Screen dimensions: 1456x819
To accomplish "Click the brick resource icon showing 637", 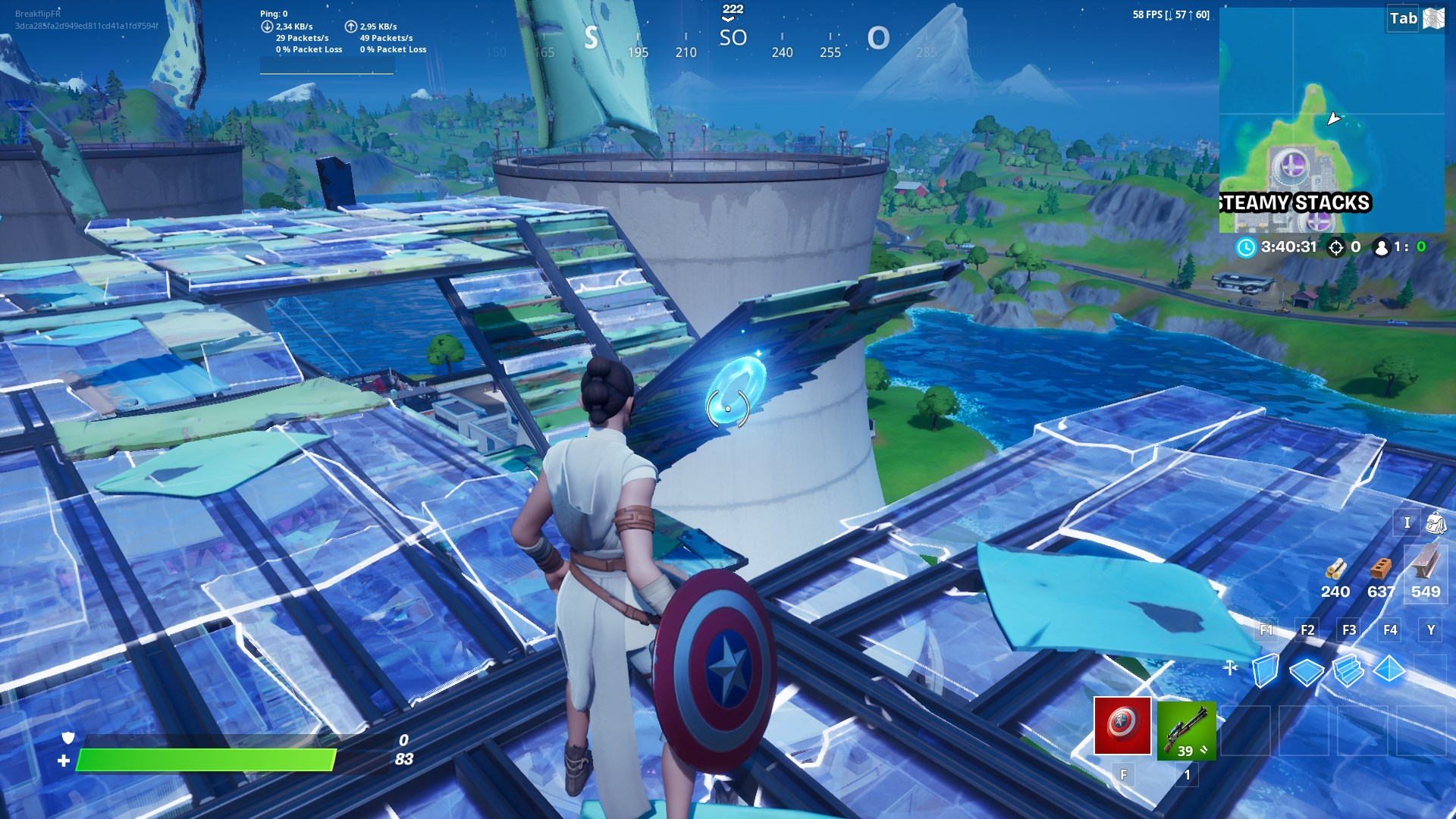I will click(x=1380, y=568).
